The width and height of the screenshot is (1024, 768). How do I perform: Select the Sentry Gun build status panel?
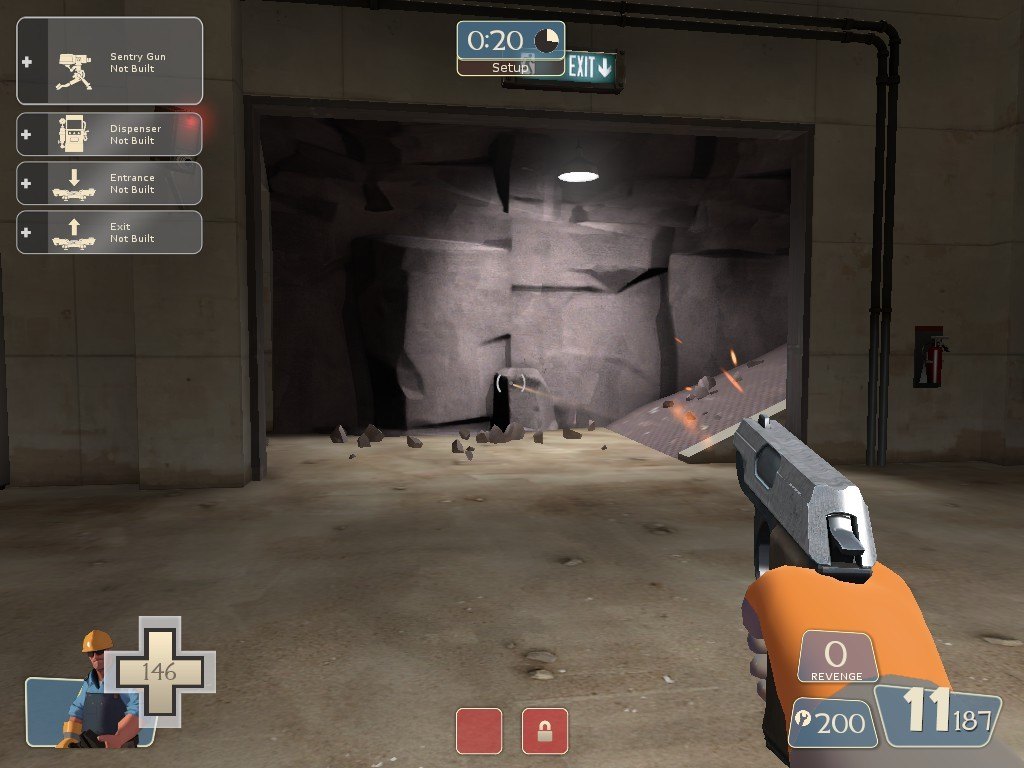[110, 61]
